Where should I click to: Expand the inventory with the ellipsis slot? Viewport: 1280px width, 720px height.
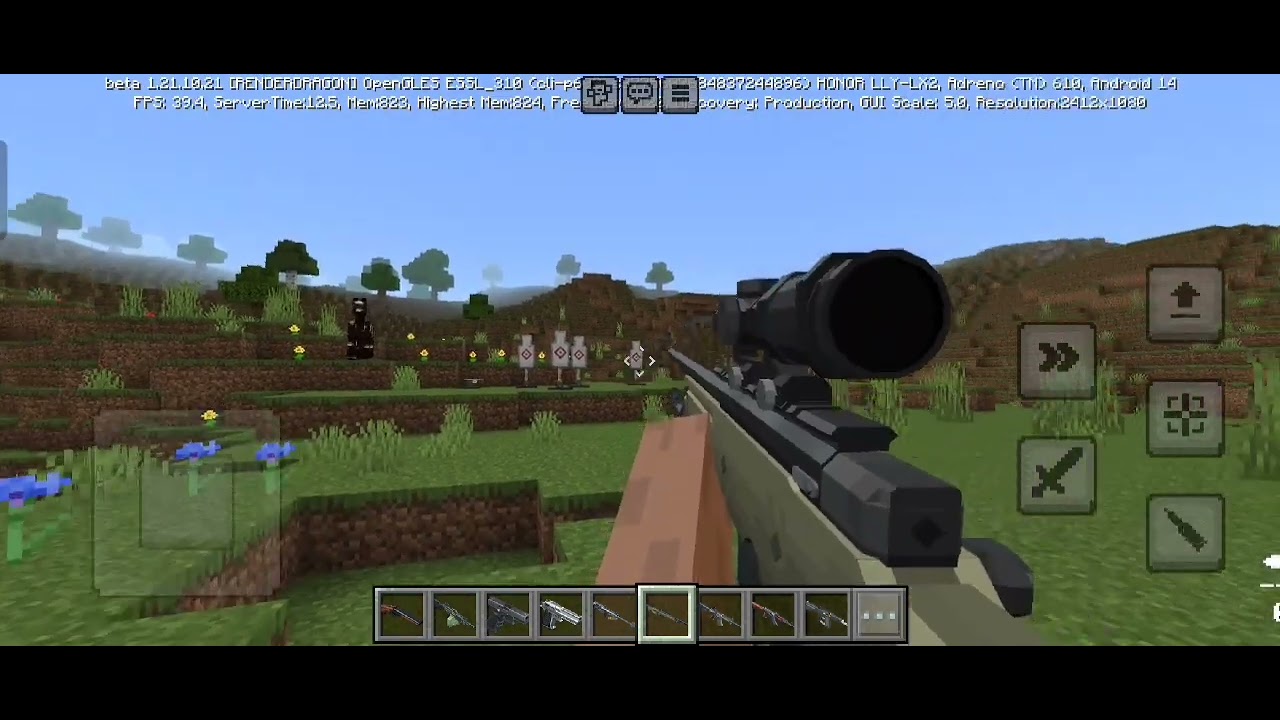pos(878,614)
